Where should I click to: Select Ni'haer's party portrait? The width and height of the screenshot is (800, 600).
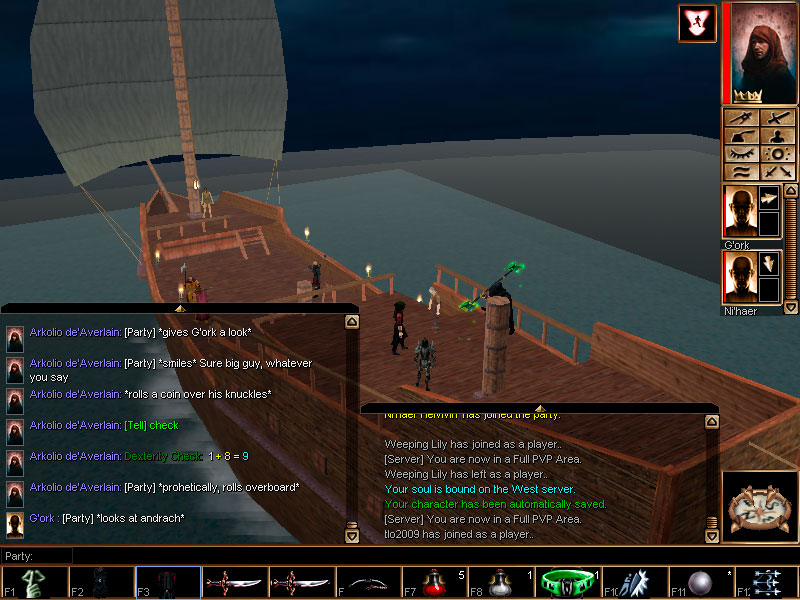(739, 276)
